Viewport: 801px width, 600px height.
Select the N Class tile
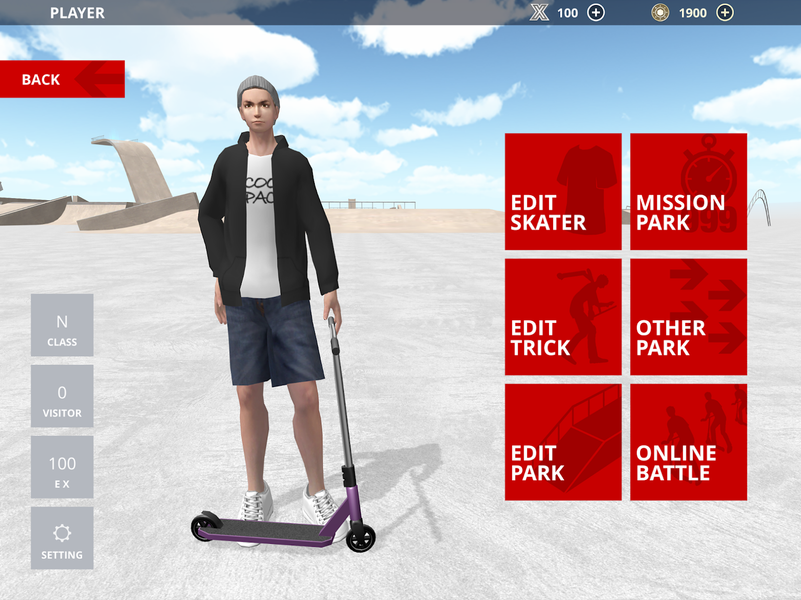(x=62, y=325)
